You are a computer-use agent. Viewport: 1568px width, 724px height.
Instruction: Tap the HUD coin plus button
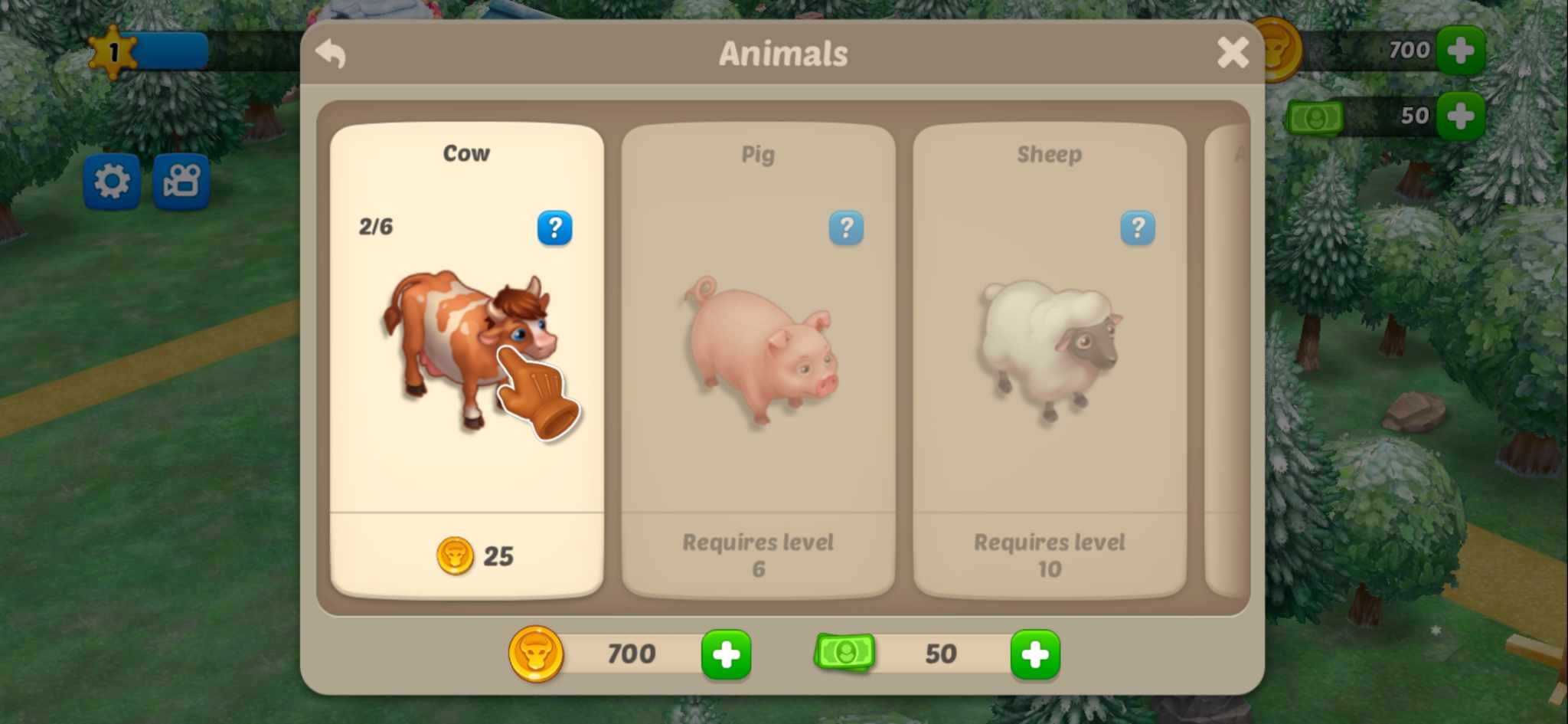1460,51
